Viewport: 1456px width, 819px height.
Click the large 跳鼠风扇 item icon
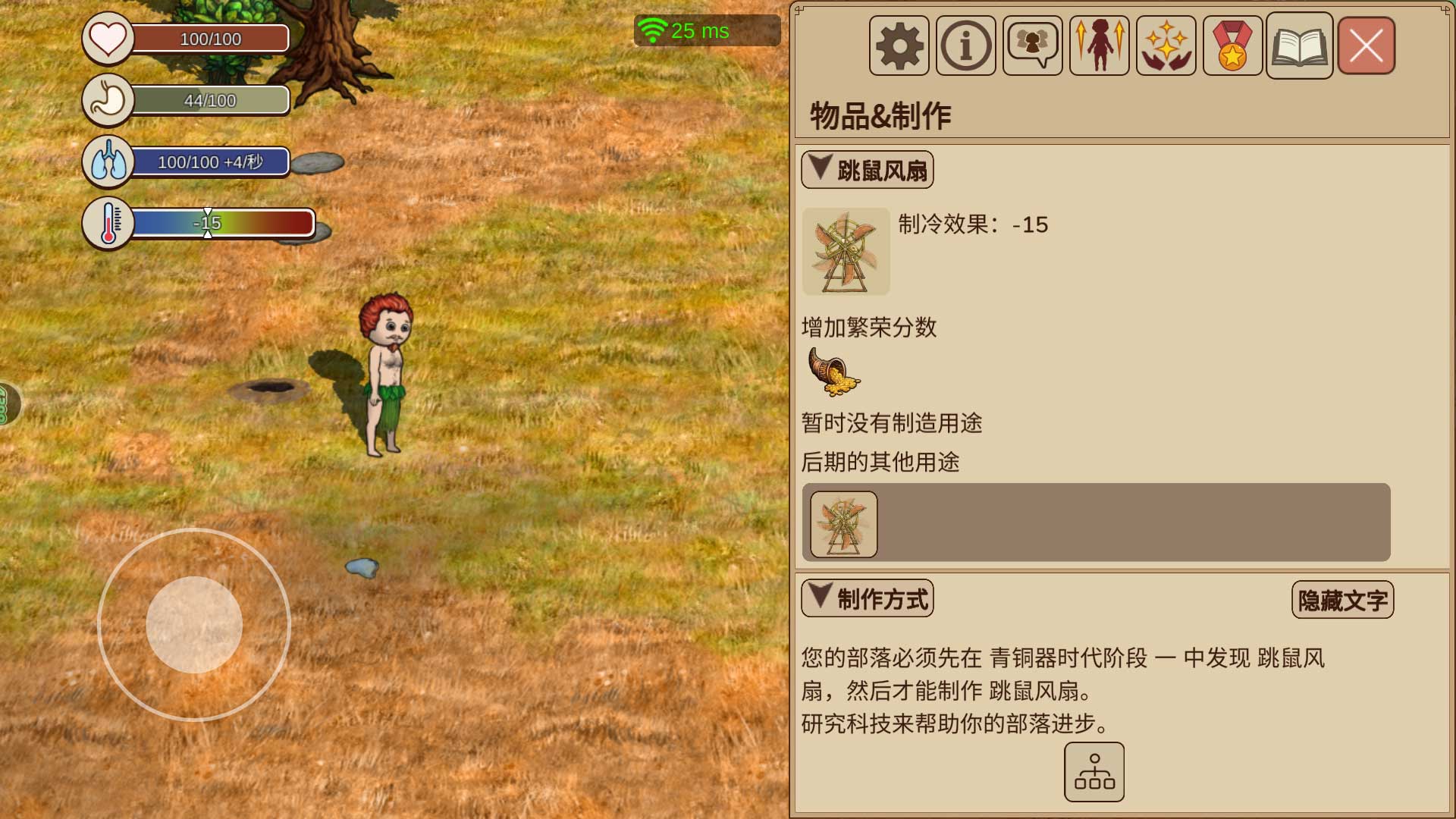(846, 251)
